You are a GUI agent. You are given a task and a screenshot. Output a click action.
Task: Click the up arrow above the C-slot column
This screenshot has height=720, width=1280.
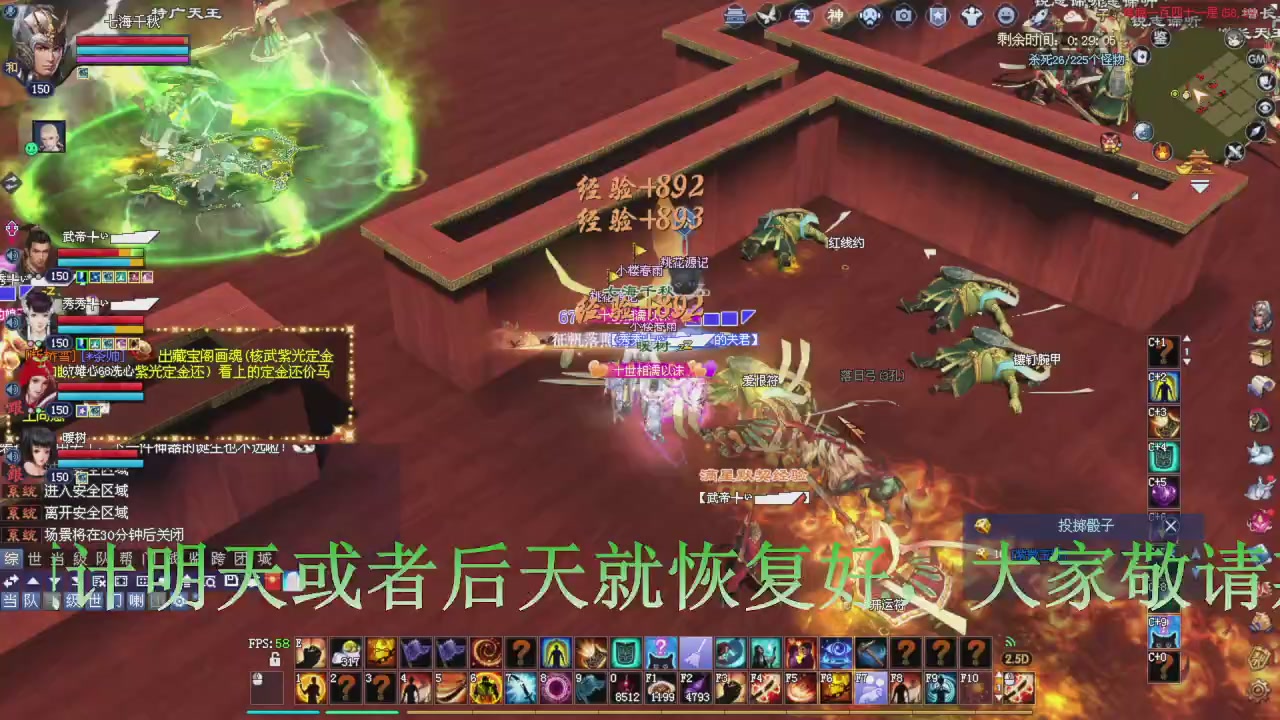(x=1187, y=339)
